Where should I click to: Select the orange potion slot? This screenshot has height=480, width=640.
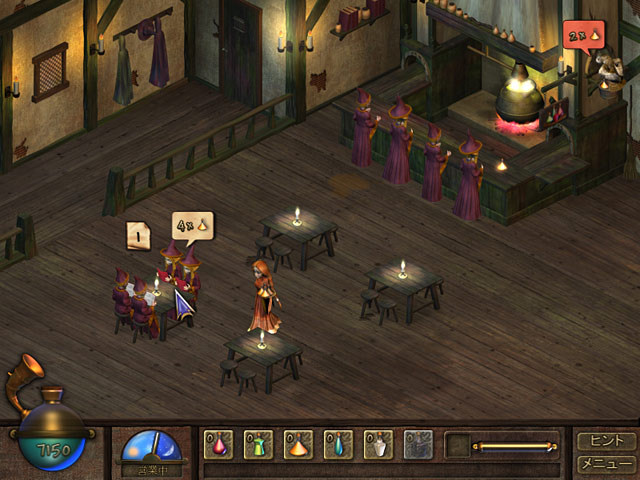[x=299, y=444]
